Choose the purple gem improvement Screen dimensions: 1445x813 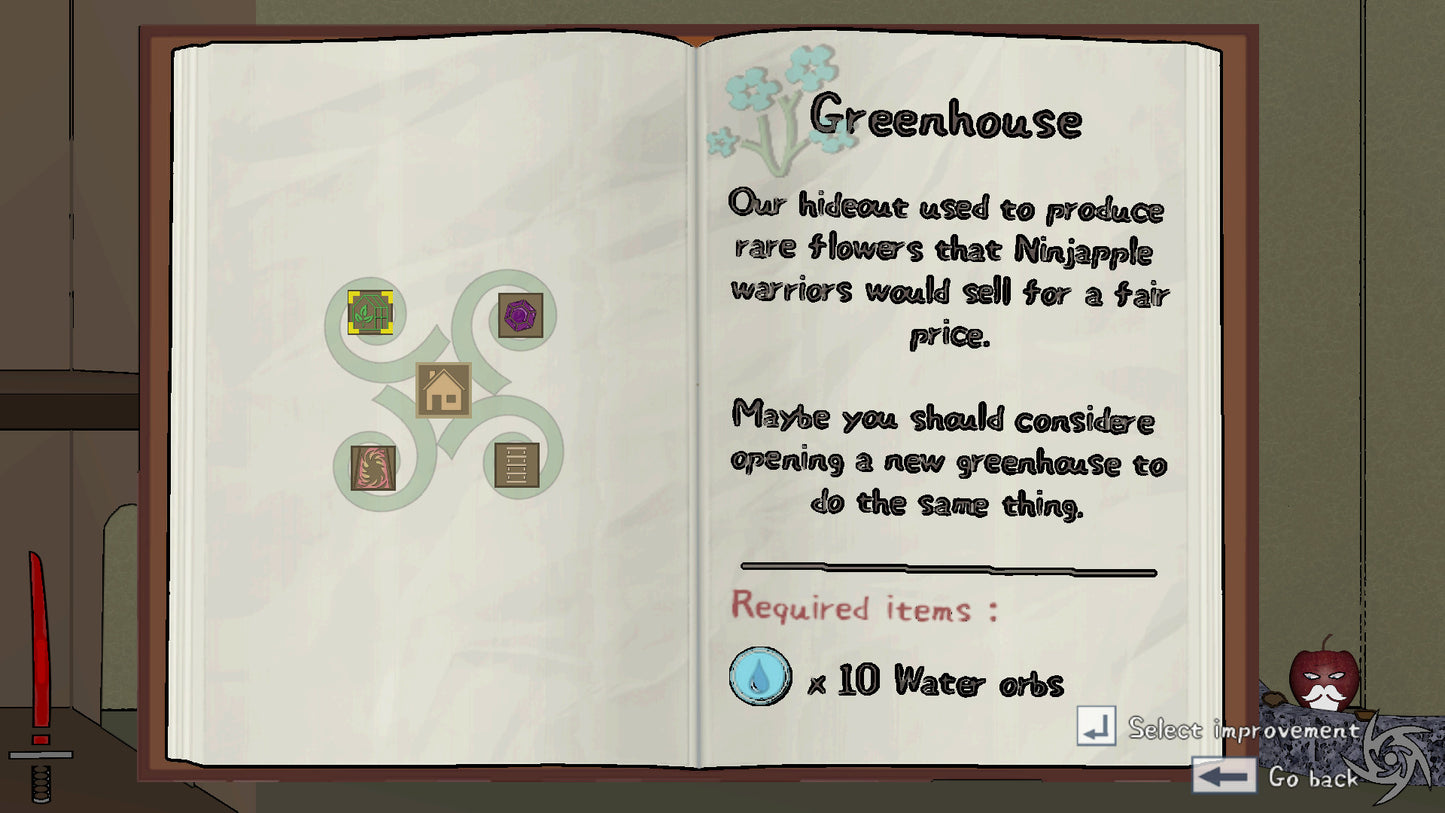pos(521,315)
